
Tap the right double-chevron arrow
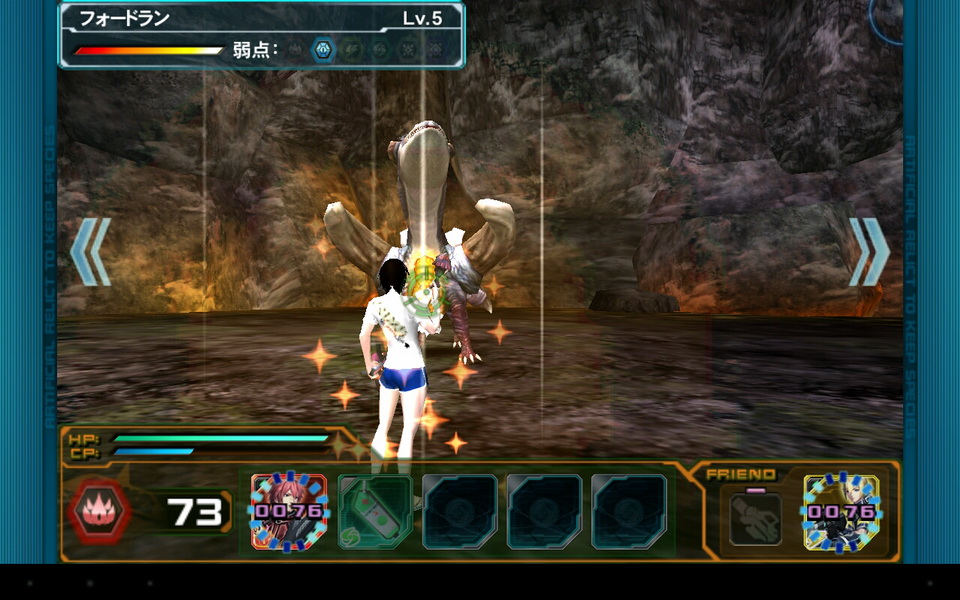click(869, 252)
